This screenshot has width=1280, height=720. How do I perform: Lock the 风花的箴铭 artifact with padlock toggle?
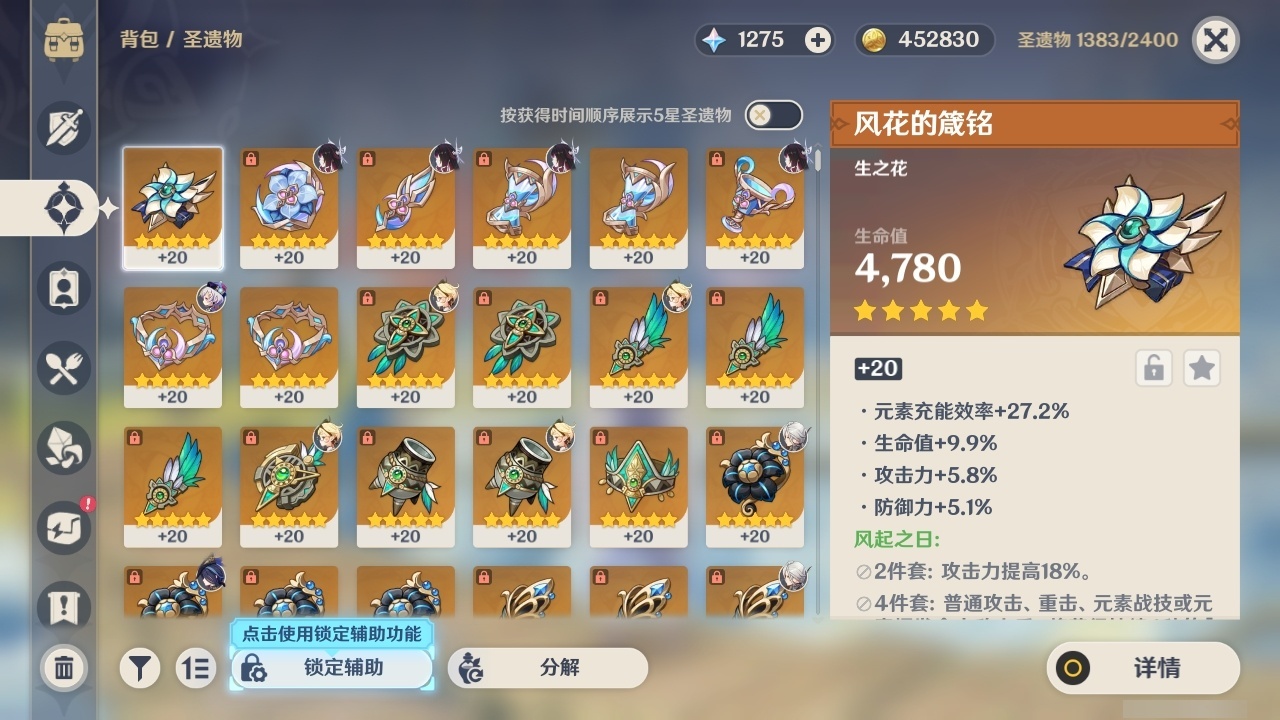pyautogui.click(x=1153, y=368)
